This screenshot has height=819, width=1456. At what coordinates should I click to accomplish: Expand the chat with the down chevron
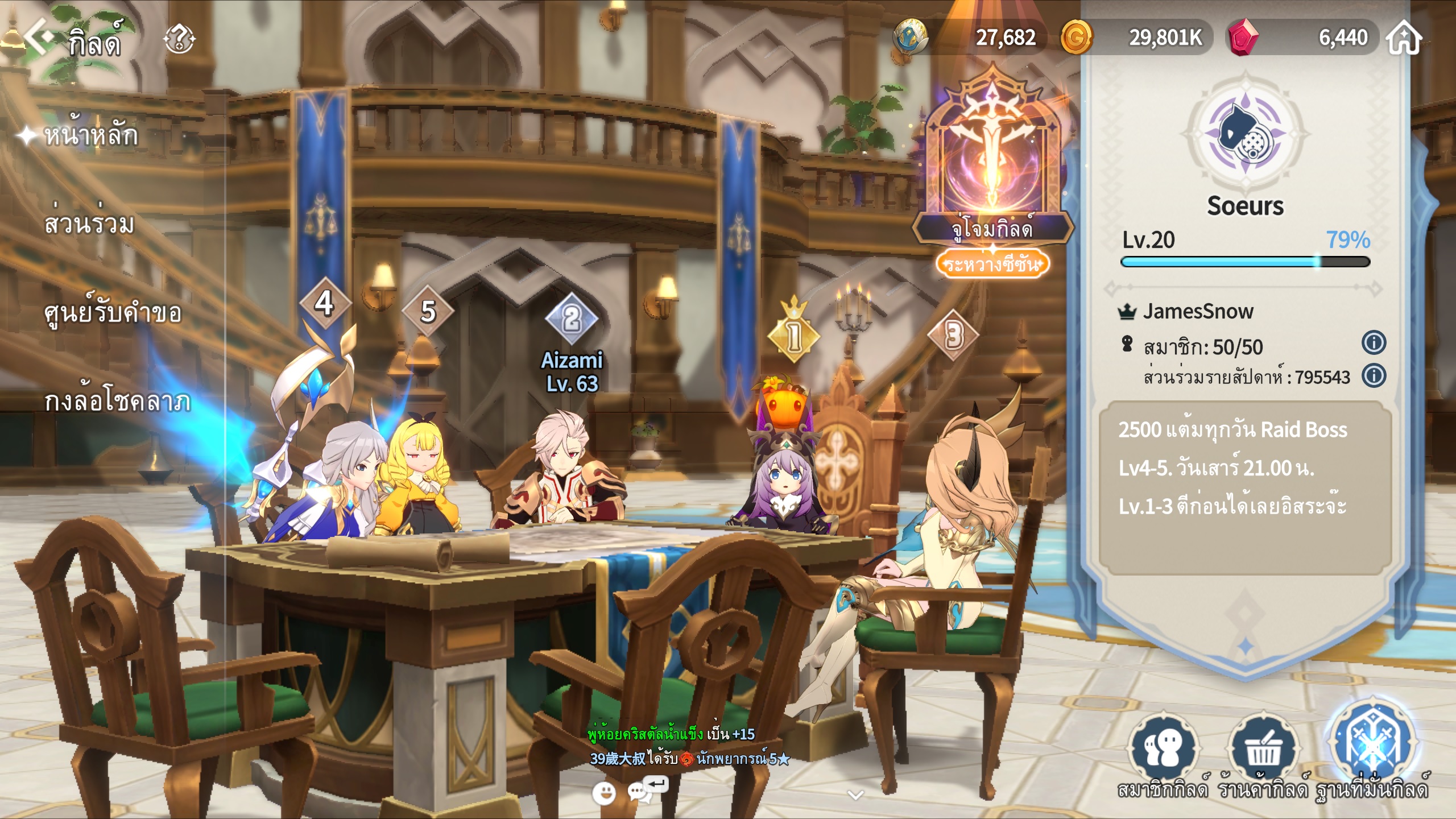pos(855,795)
